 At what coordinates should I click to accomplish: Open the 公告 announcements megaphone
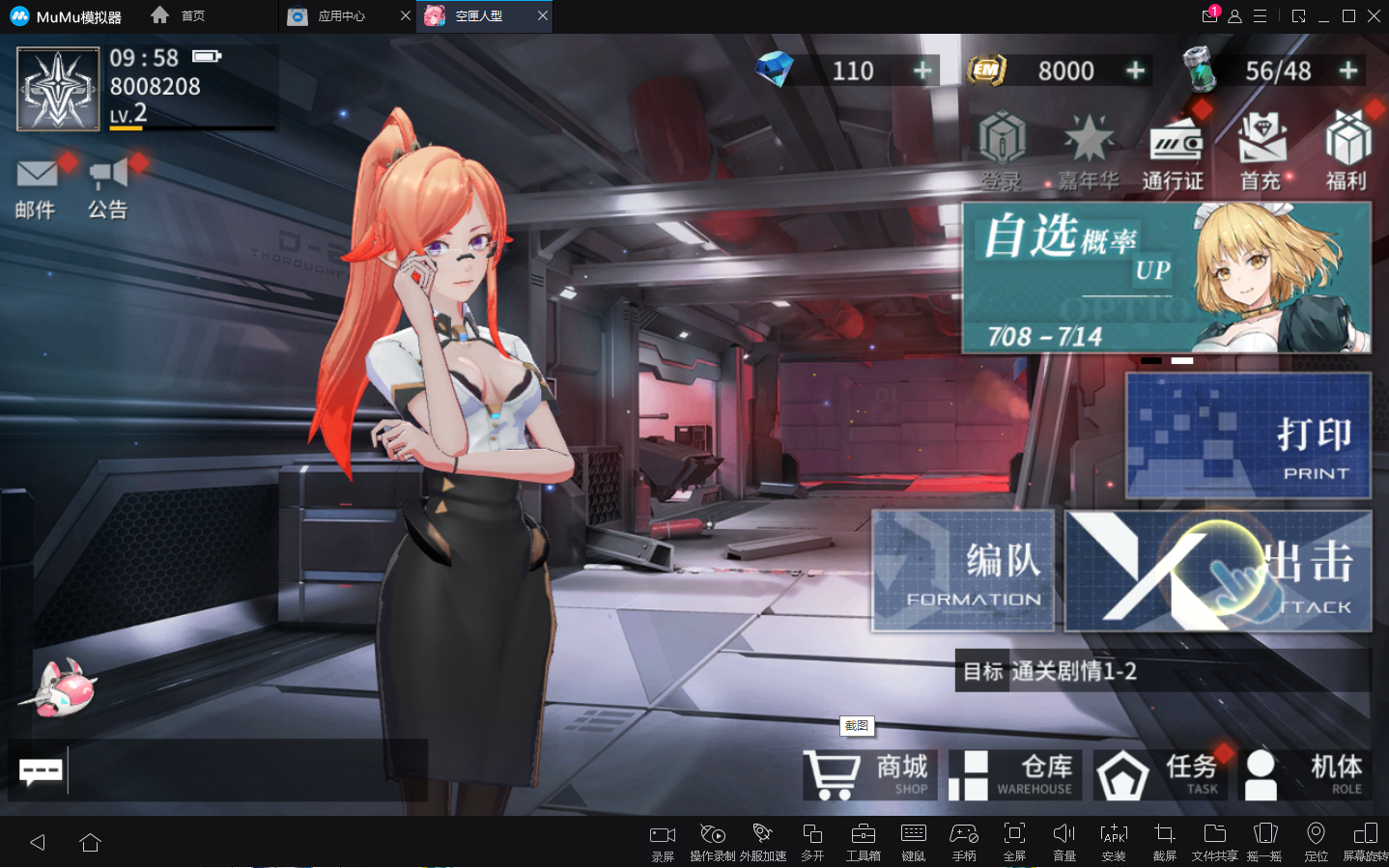click(108, 186)
